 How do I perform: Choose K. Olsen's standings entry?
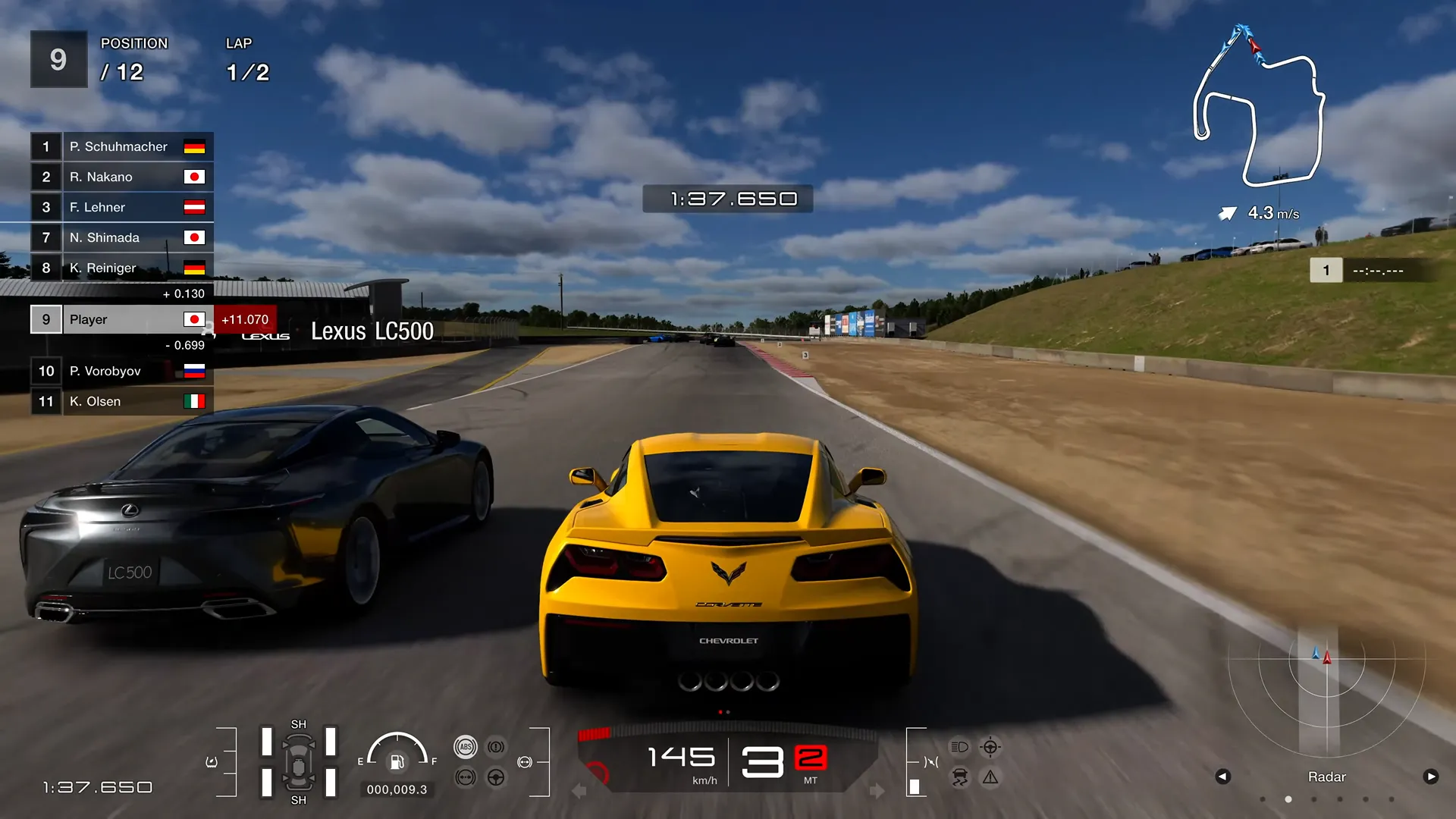(x=121, y=401)
